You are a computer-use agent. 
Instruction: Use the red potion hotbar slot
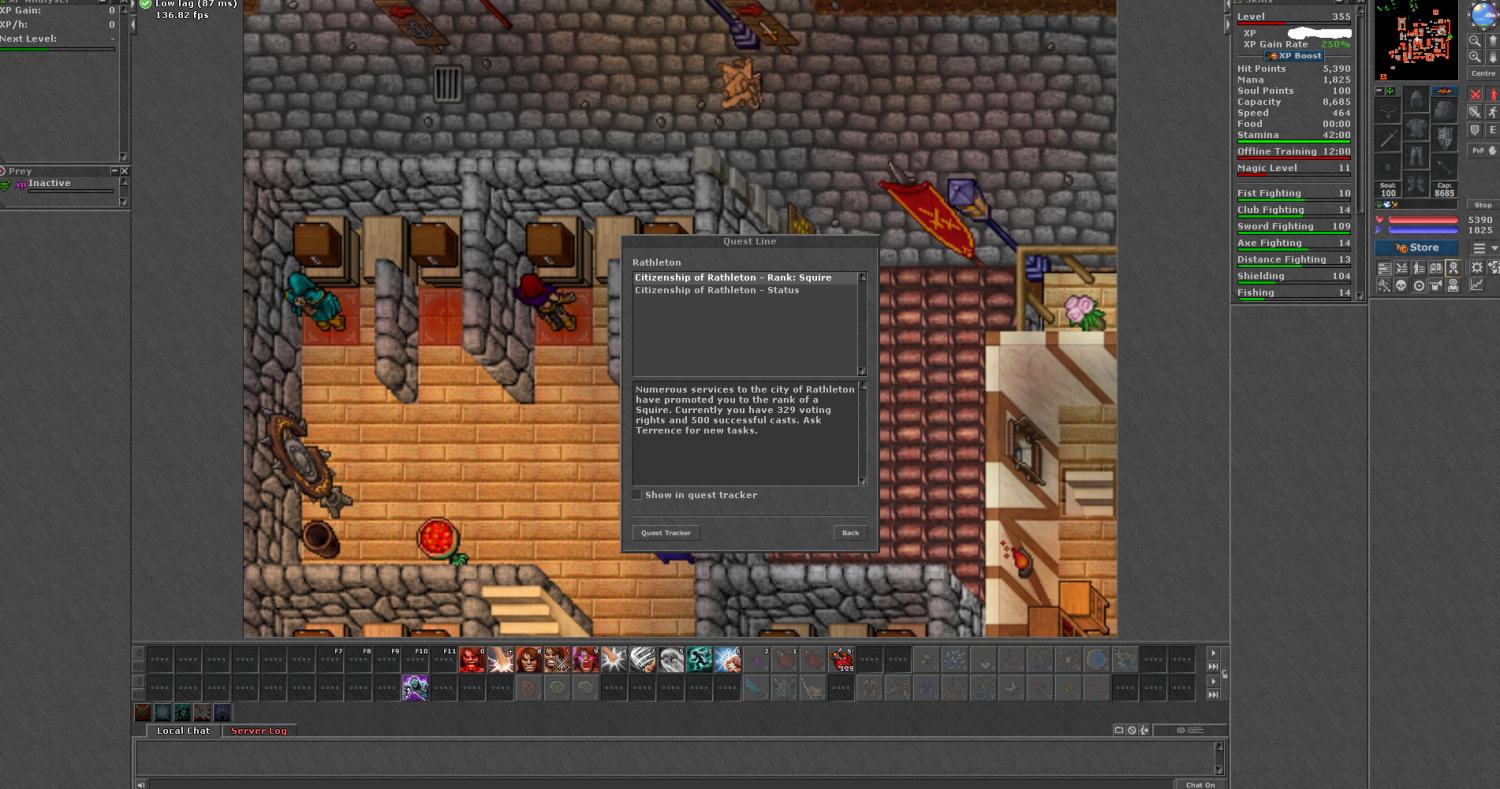pyautogui.click(x=842, y=659)
